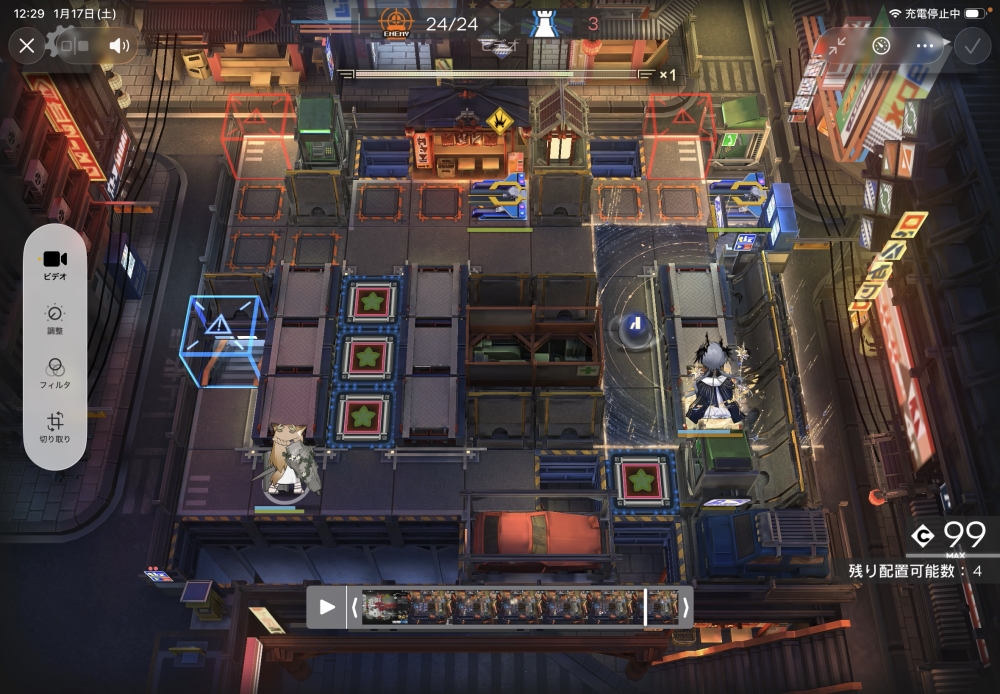Close the video editor with the X button
This screenshot has width=1000, height=694.
[27, 45]
